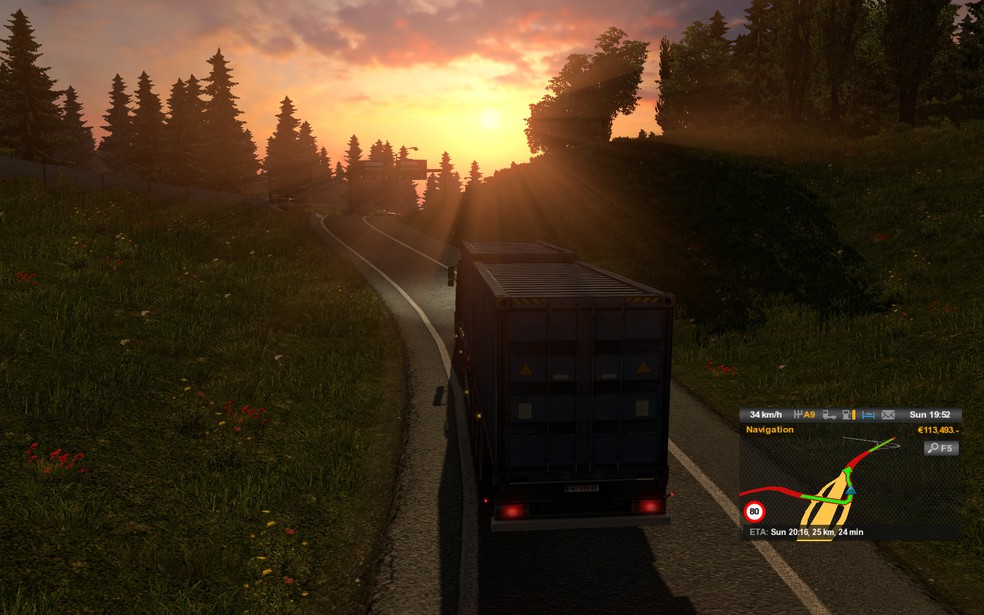
Task: Select the Navigation panel title
Action: [x=770, y=430]
